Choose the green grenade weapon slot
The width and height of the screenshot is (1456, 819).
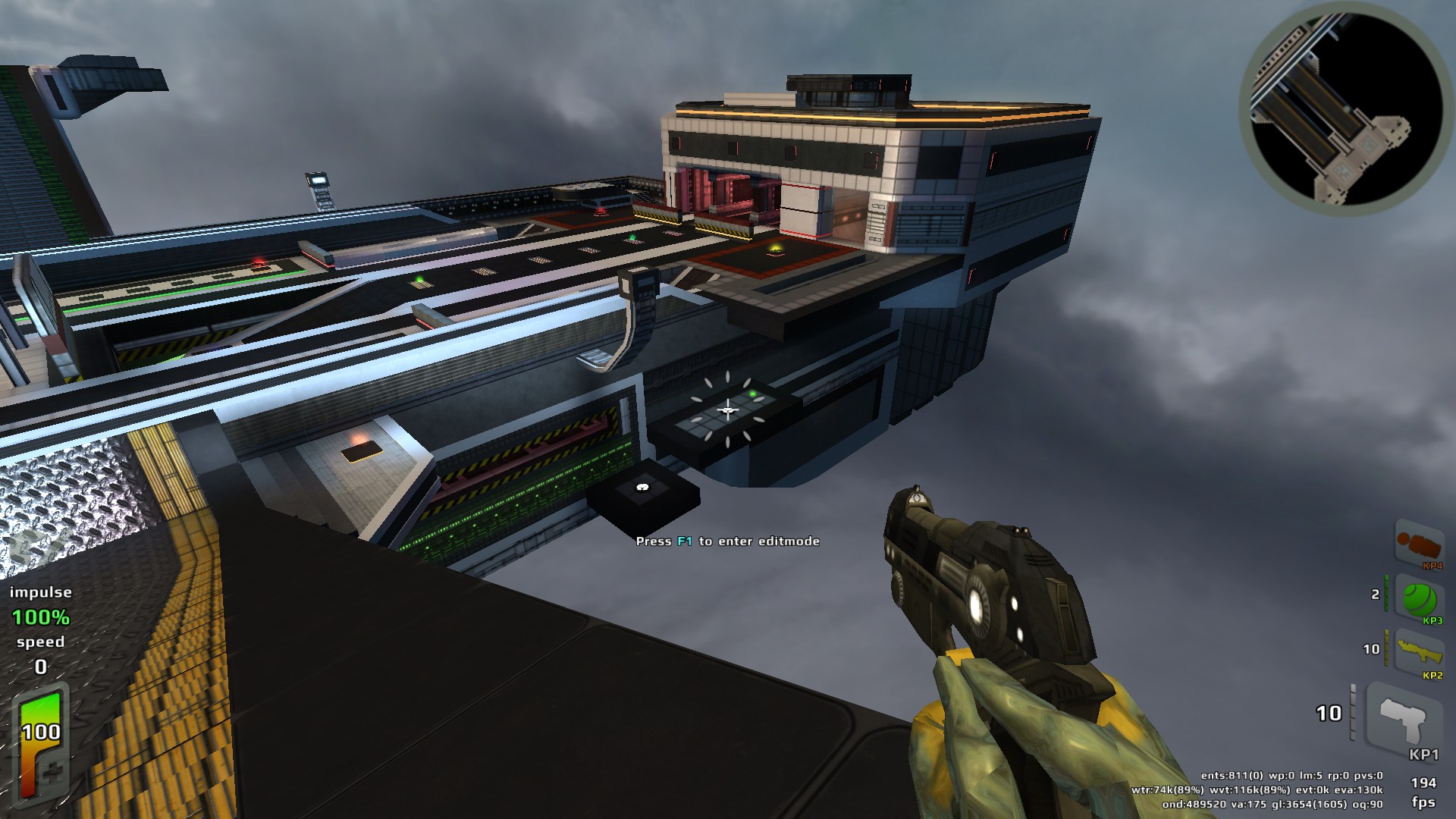point(1418,599)
